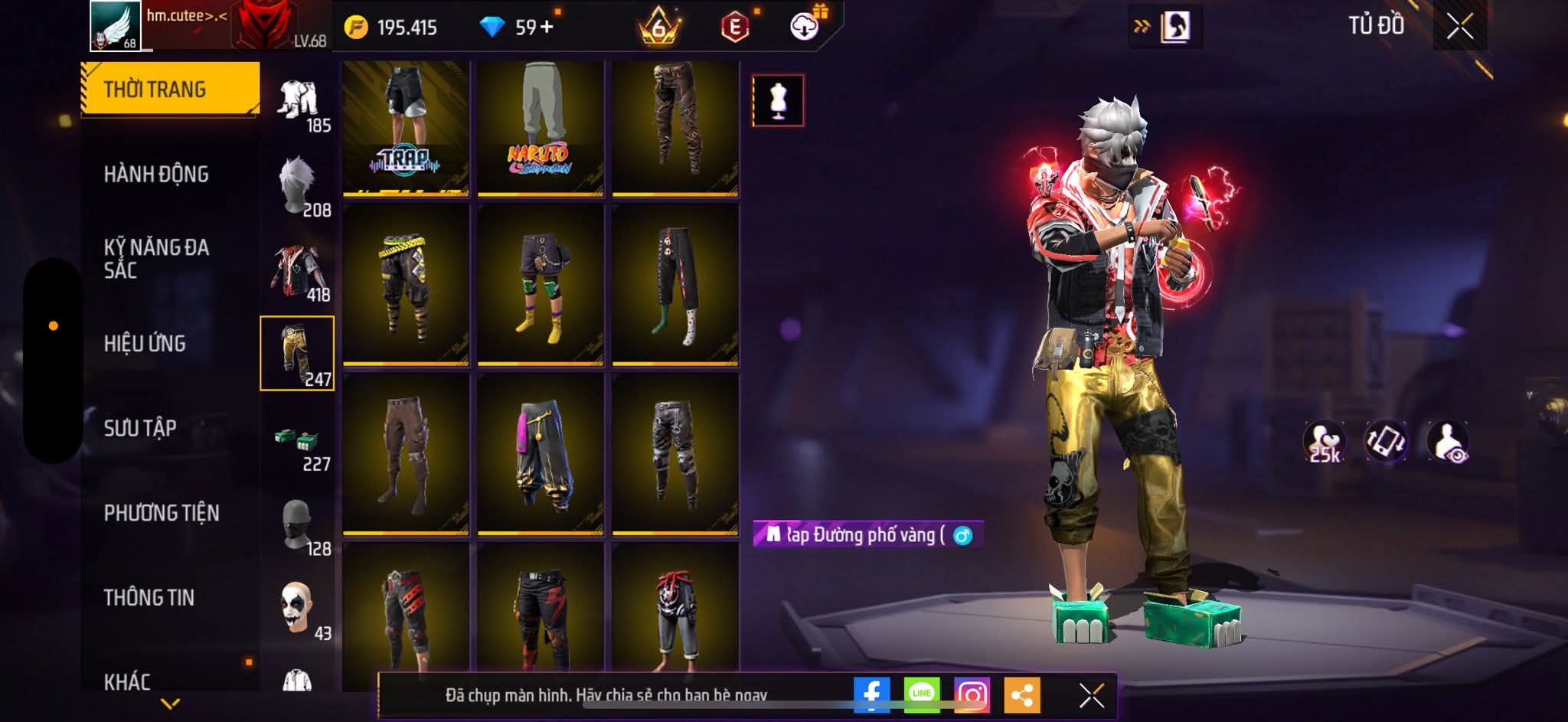
Task: Select the hair category showing 208
Action: (298, 187)
